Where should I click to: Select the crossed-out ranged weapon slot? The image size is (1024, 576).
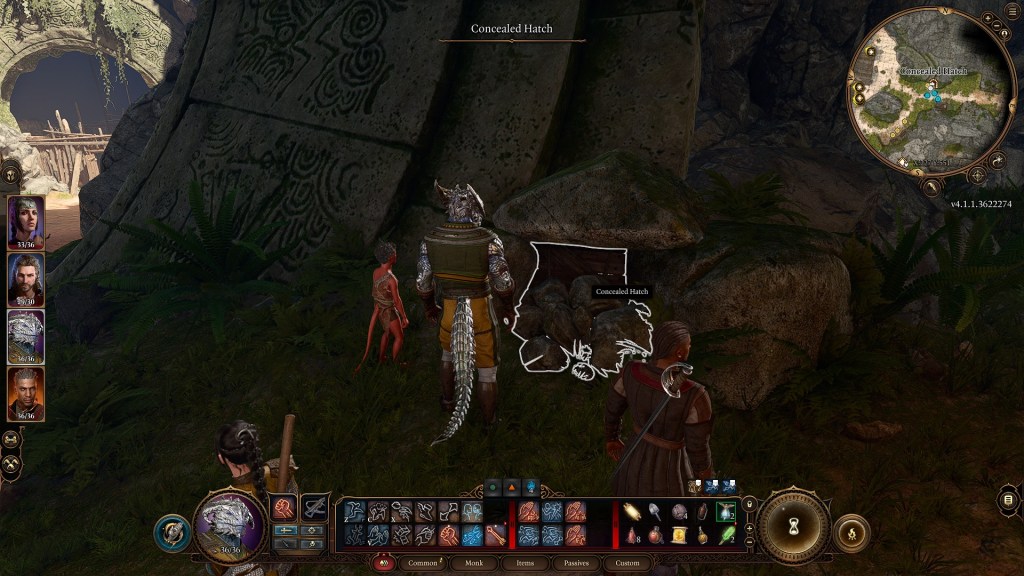coord(315,508)
